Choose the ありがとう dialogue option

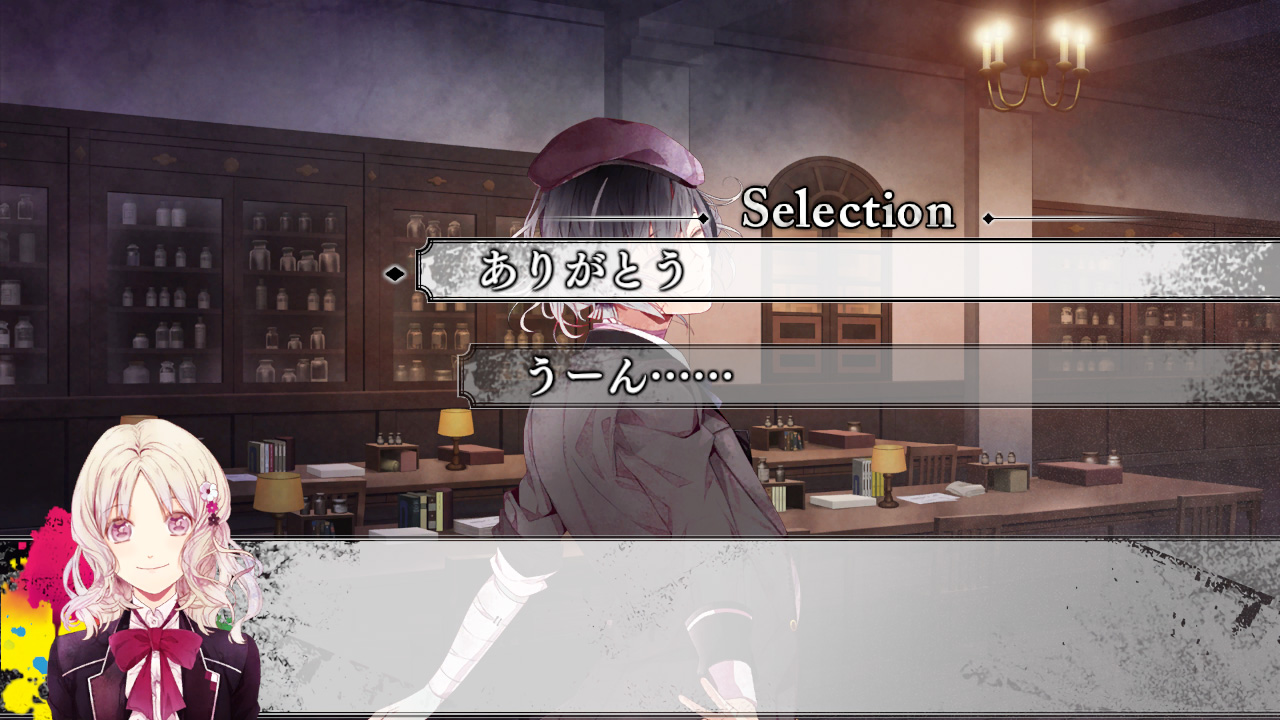point(584,271)
